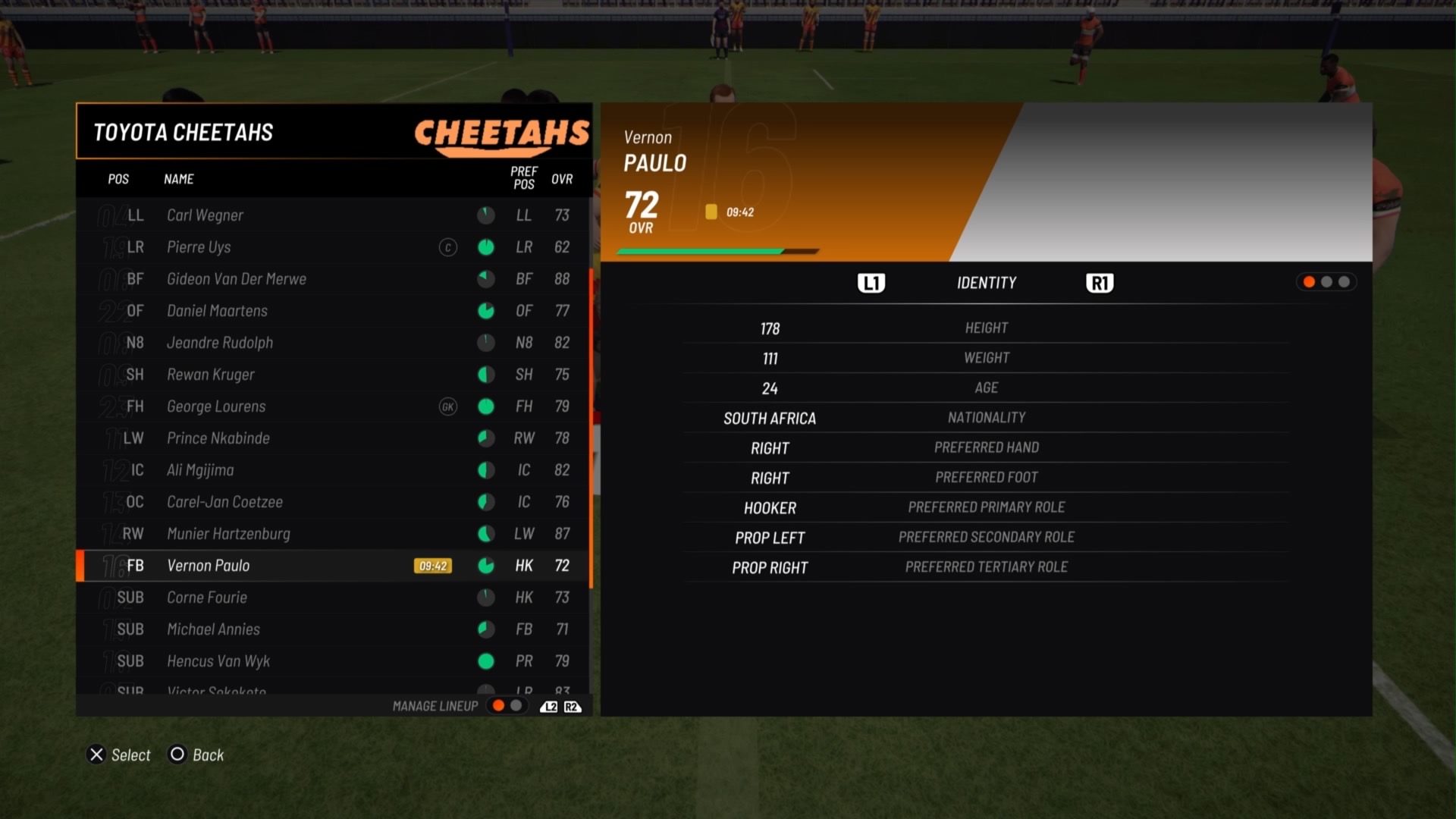
Task: Go back with the Back option
Action: click(x=197, y=755)
